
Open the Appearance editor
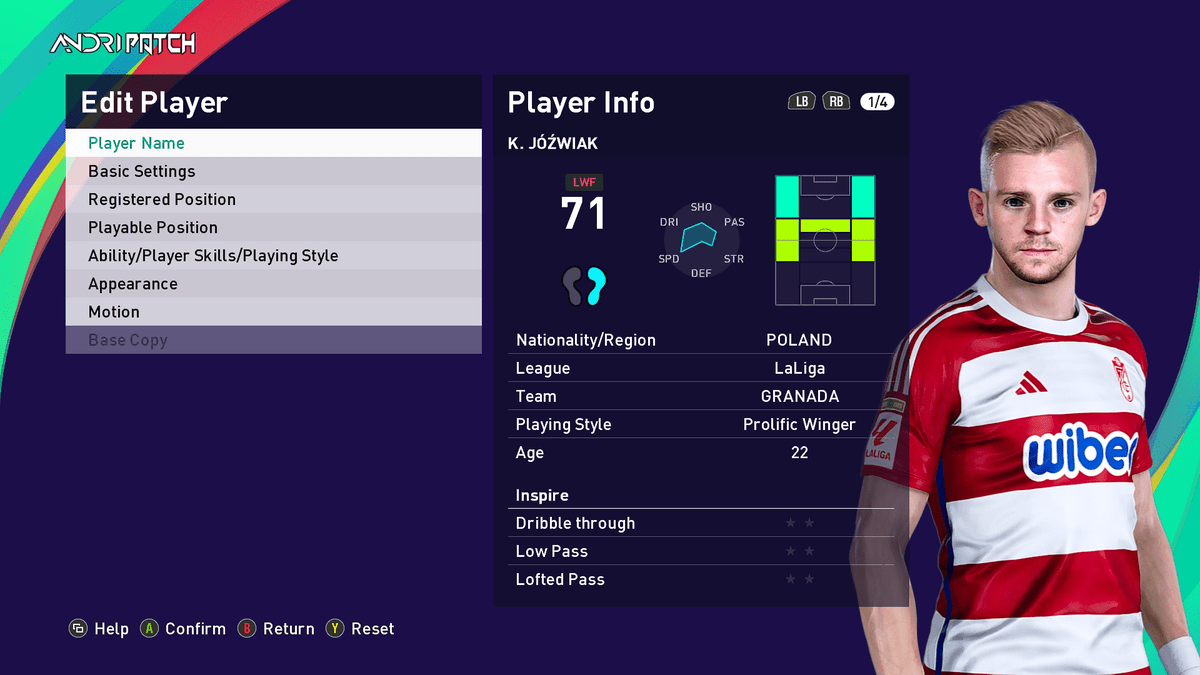pos(273,283)
